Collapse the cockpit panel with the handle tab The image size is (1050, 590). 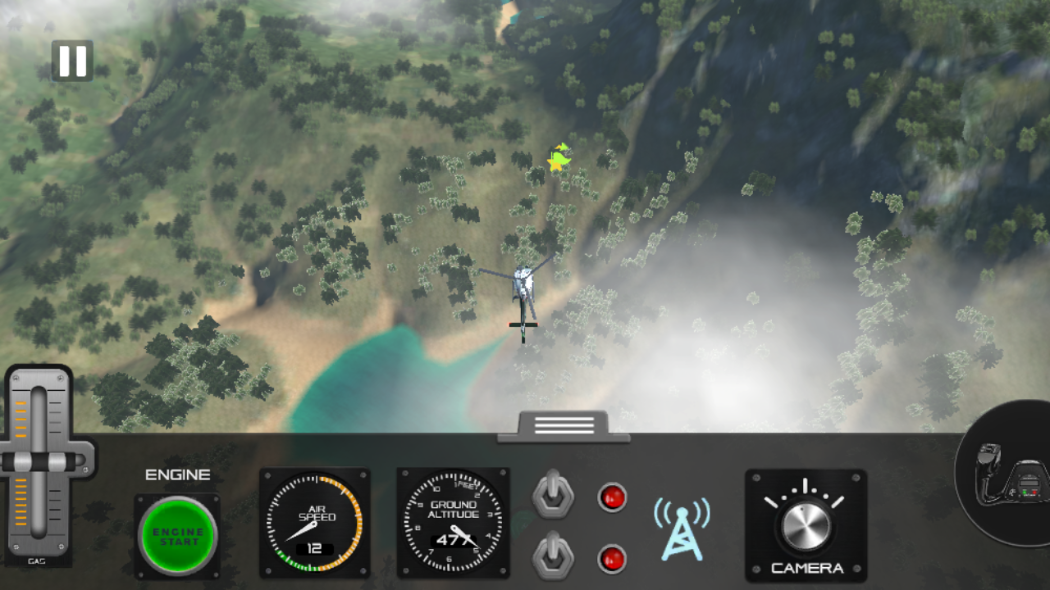pos(564,426)
